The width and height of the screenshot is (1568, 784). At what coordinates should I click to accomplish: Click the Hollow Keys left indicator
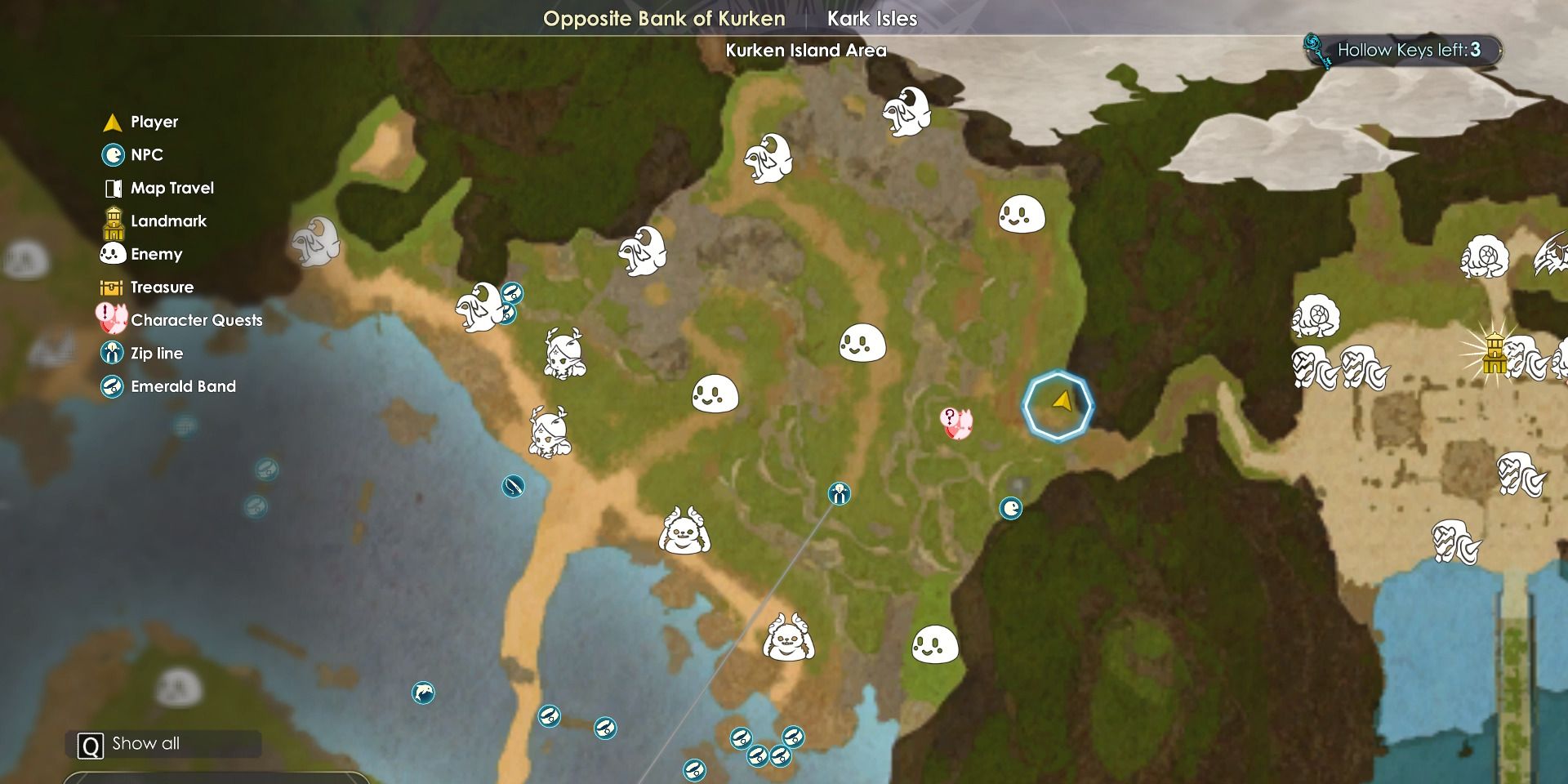click(1405, 50)
